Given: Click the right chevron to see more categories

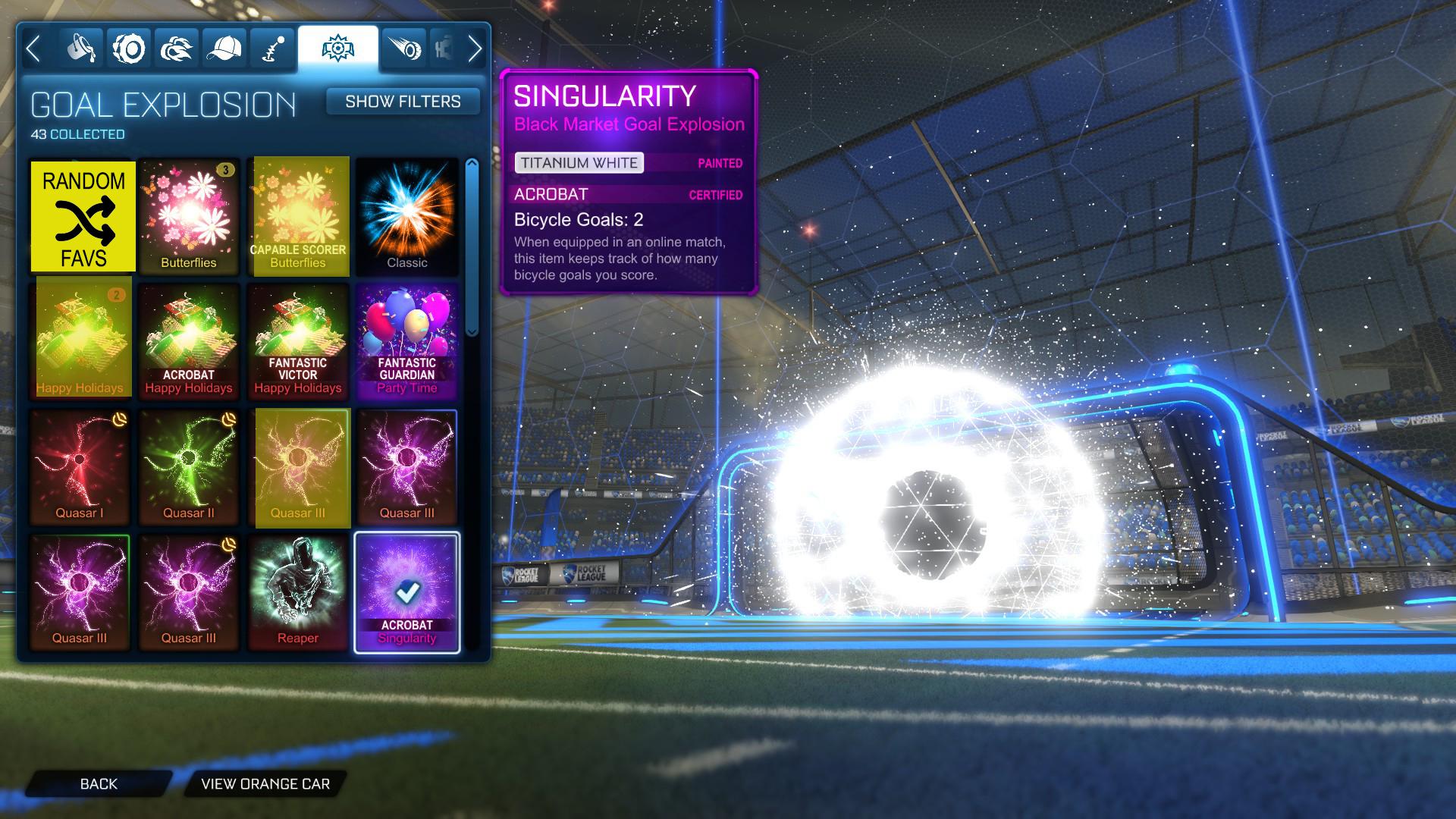Looking at the screenshot, I should click(475, 48).
